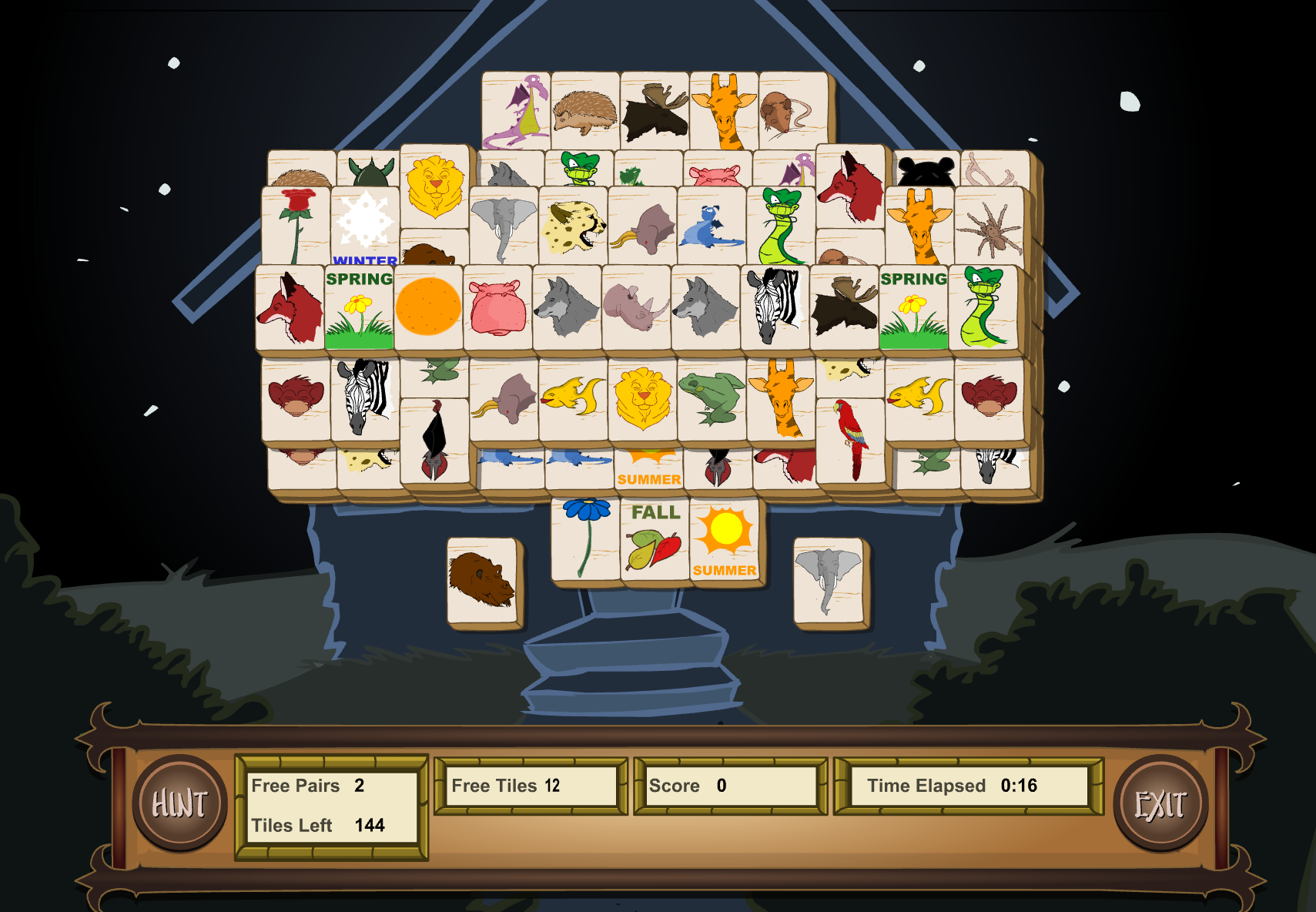Click the WINTER snowflake tile
Screen dimensions: 1316x912
point(366,223)
